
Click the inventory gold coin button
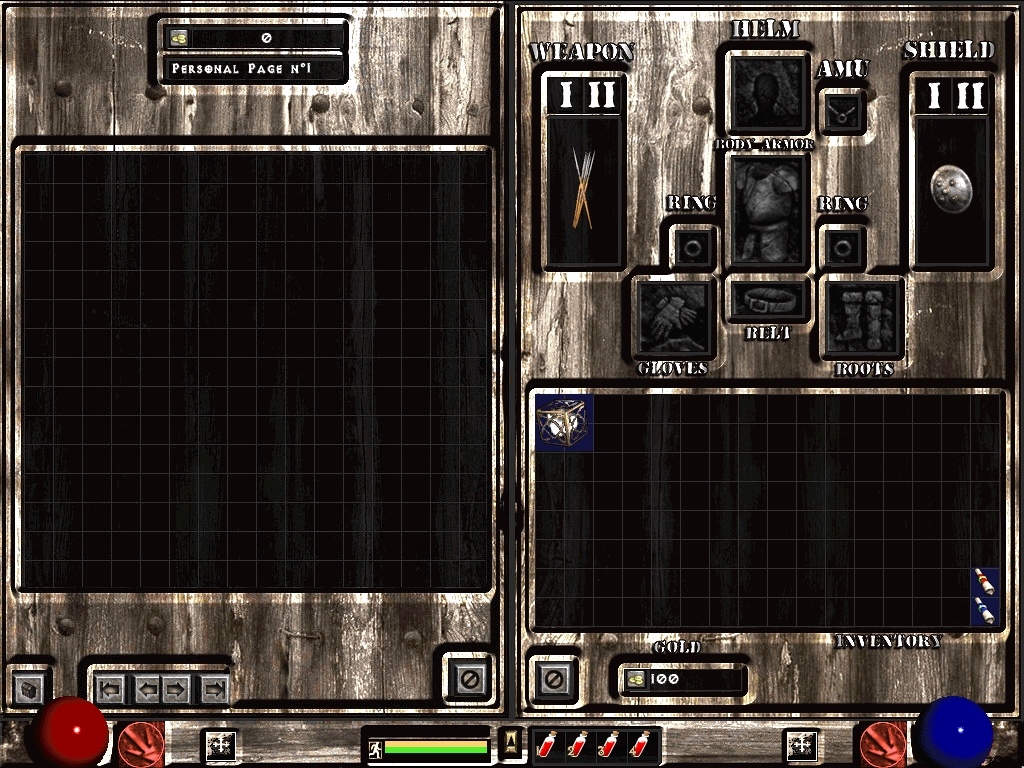634,680
